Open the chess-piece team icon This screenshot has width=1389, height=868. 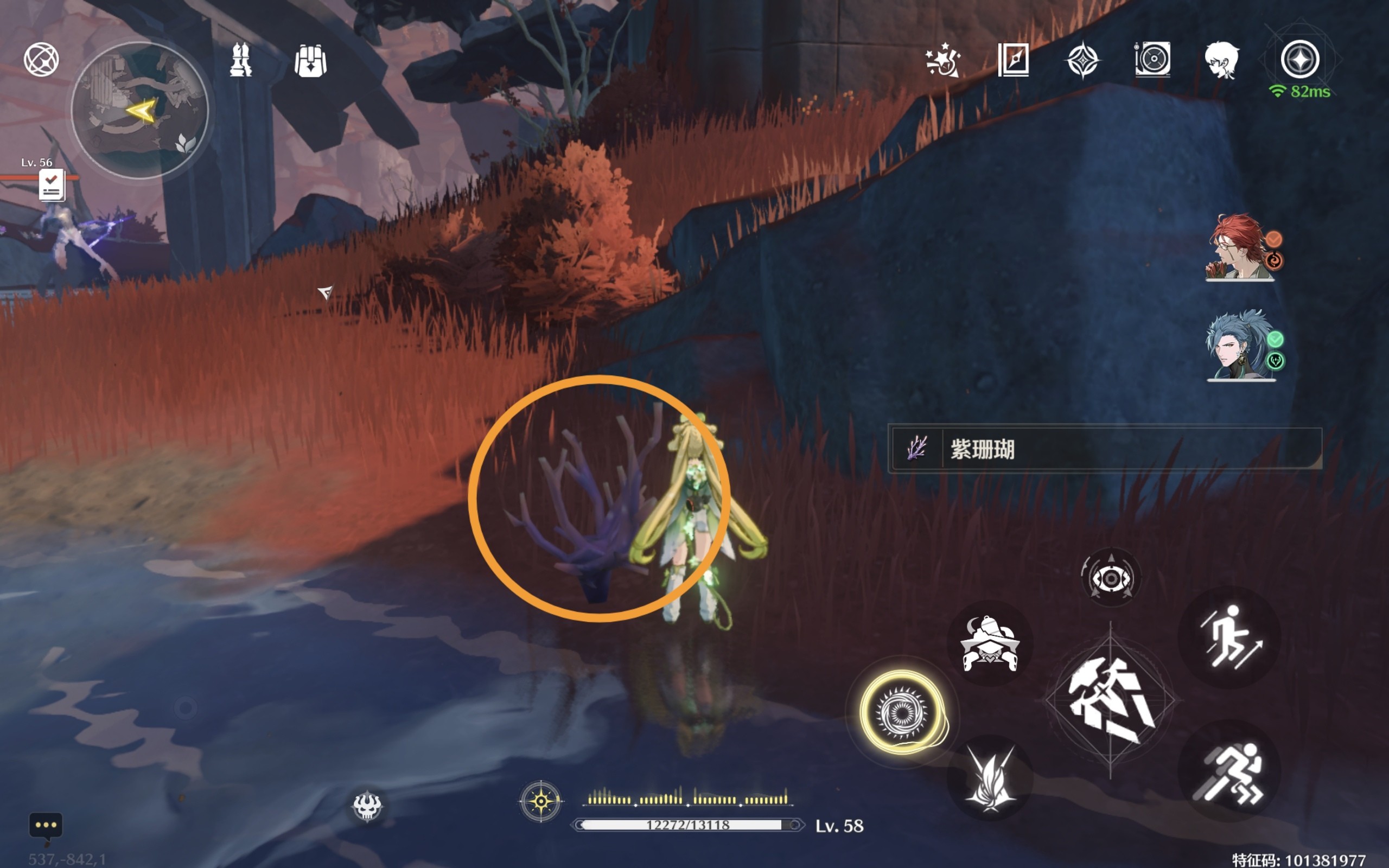(240, 60)
